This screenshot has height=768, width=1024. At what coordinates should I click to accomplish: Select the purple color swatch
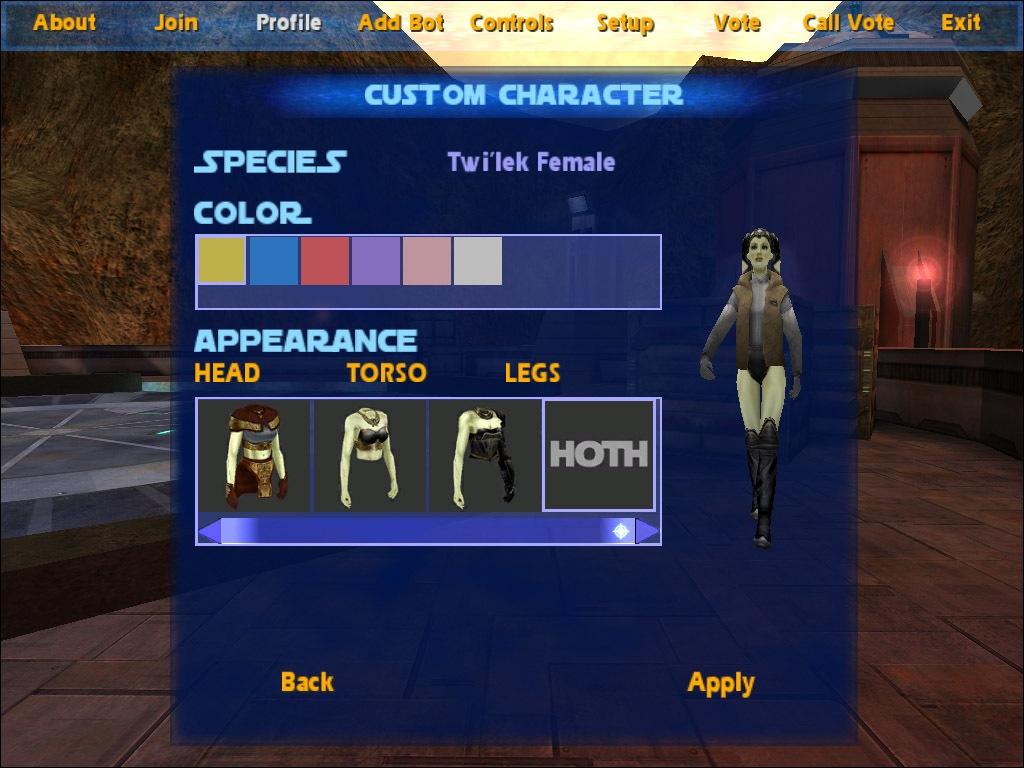click(x=376, y=261)
